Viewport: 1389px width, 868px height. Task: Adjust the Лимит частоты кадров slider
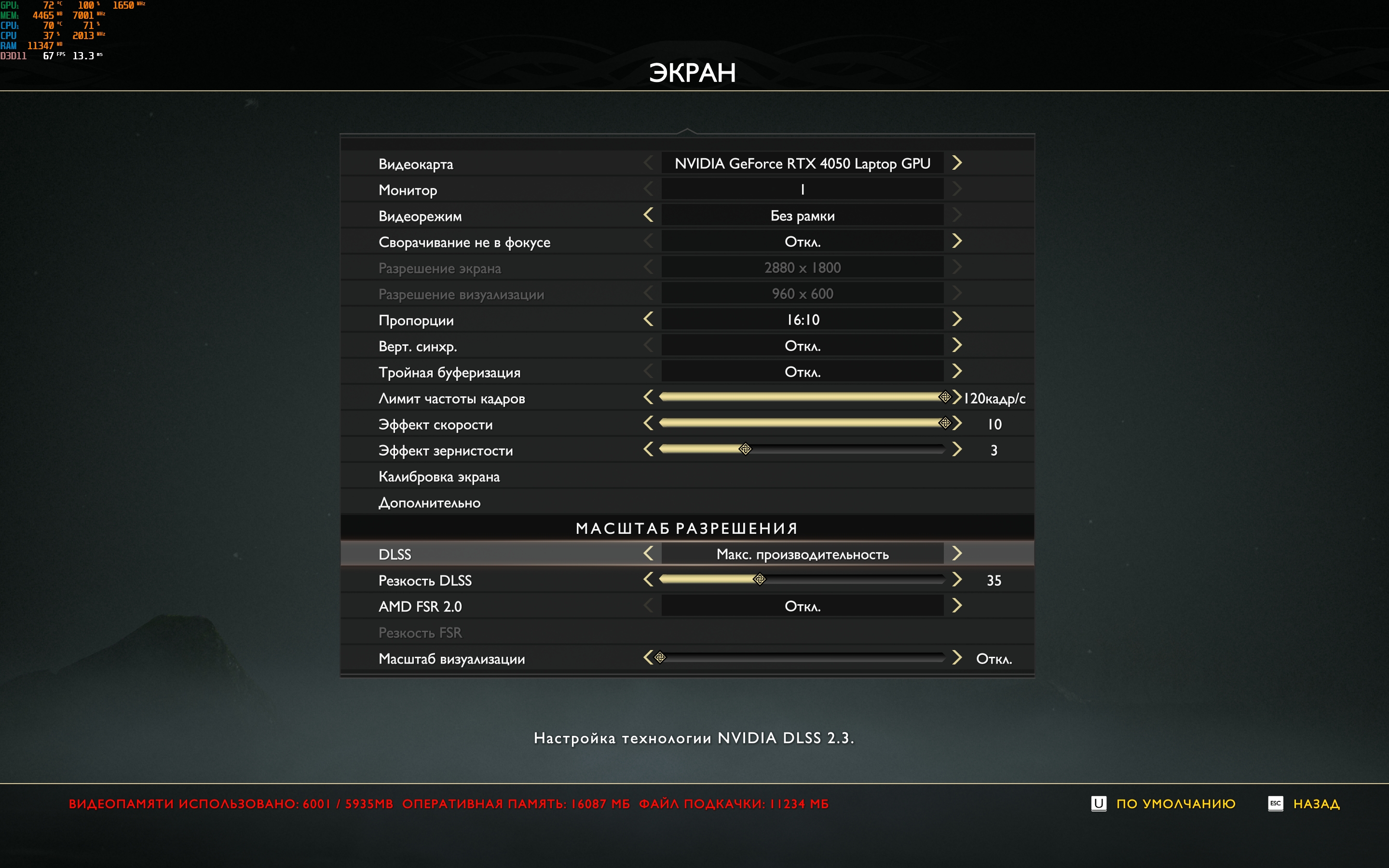click(945, 397)
